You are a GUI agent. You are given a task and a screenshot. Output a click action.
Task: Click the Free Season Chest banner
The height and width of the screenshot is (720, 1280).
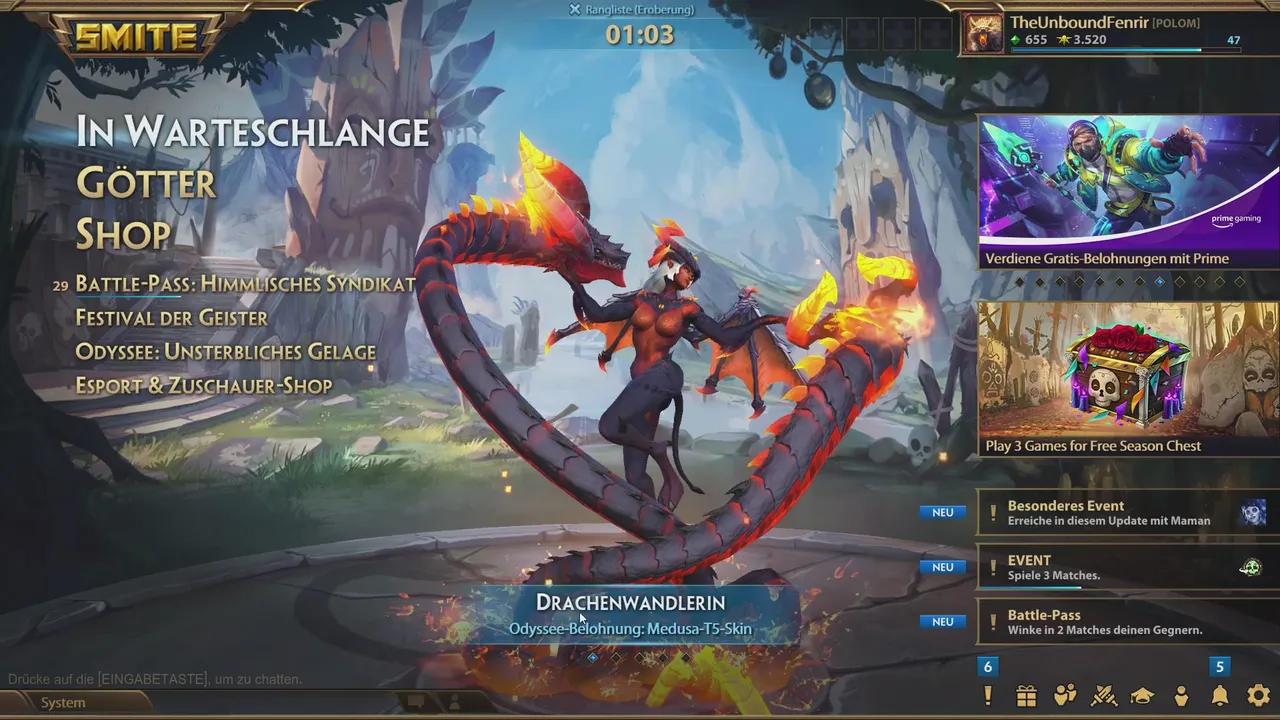tap(1127, 375)
